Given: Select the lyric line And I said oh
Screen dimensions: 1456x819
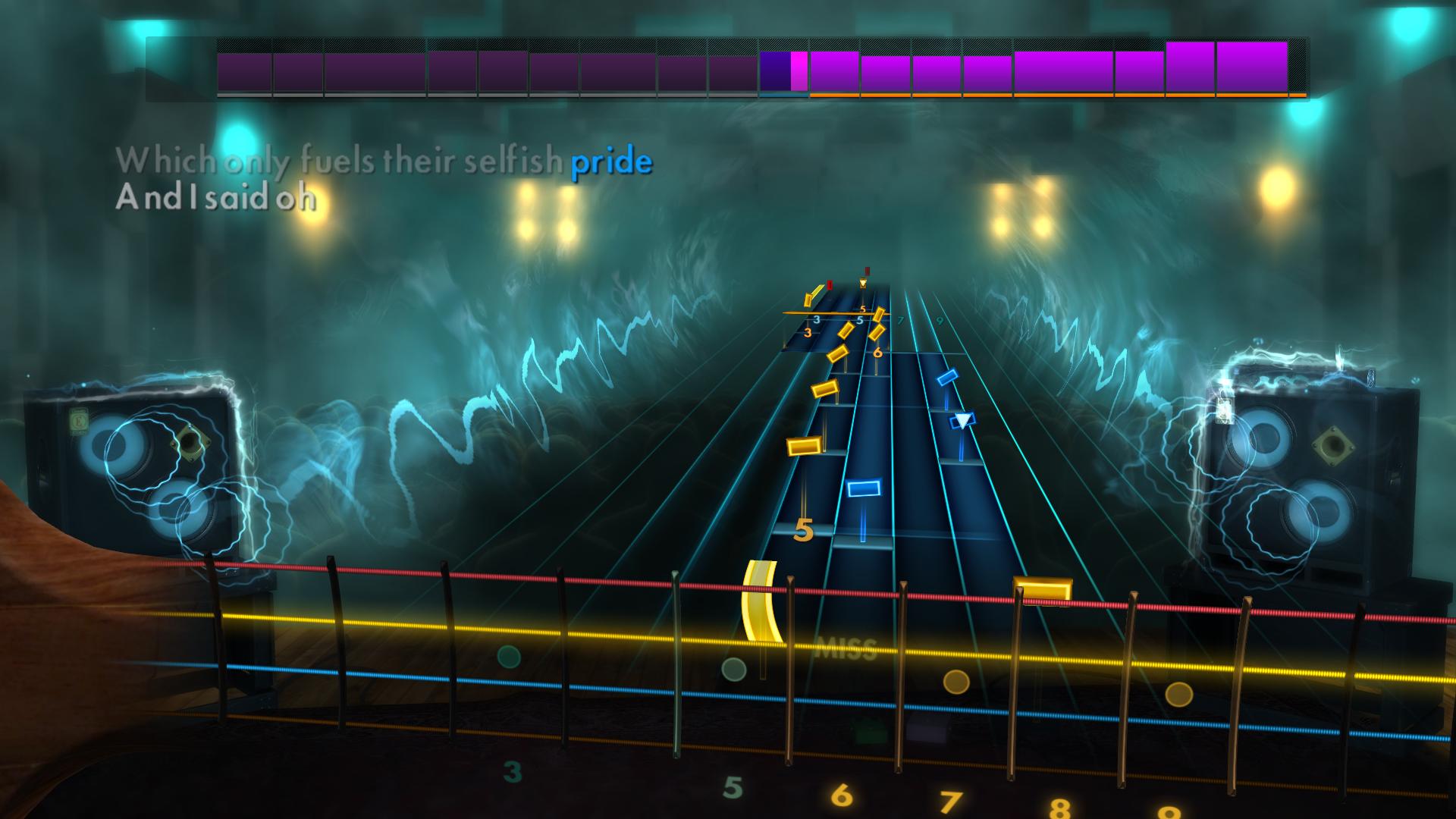Looking at the screenshot, I should (x=215, y=199).
